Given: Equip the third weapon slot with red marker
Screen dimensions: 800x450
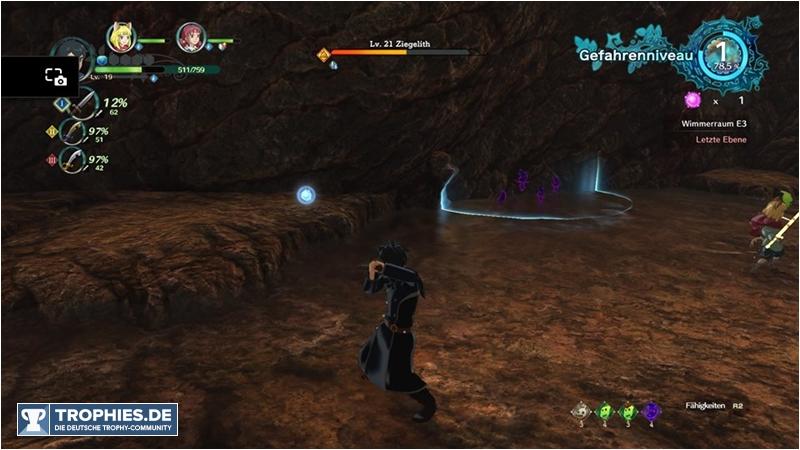Looking at the screenshot, I should tap(73, 159).
